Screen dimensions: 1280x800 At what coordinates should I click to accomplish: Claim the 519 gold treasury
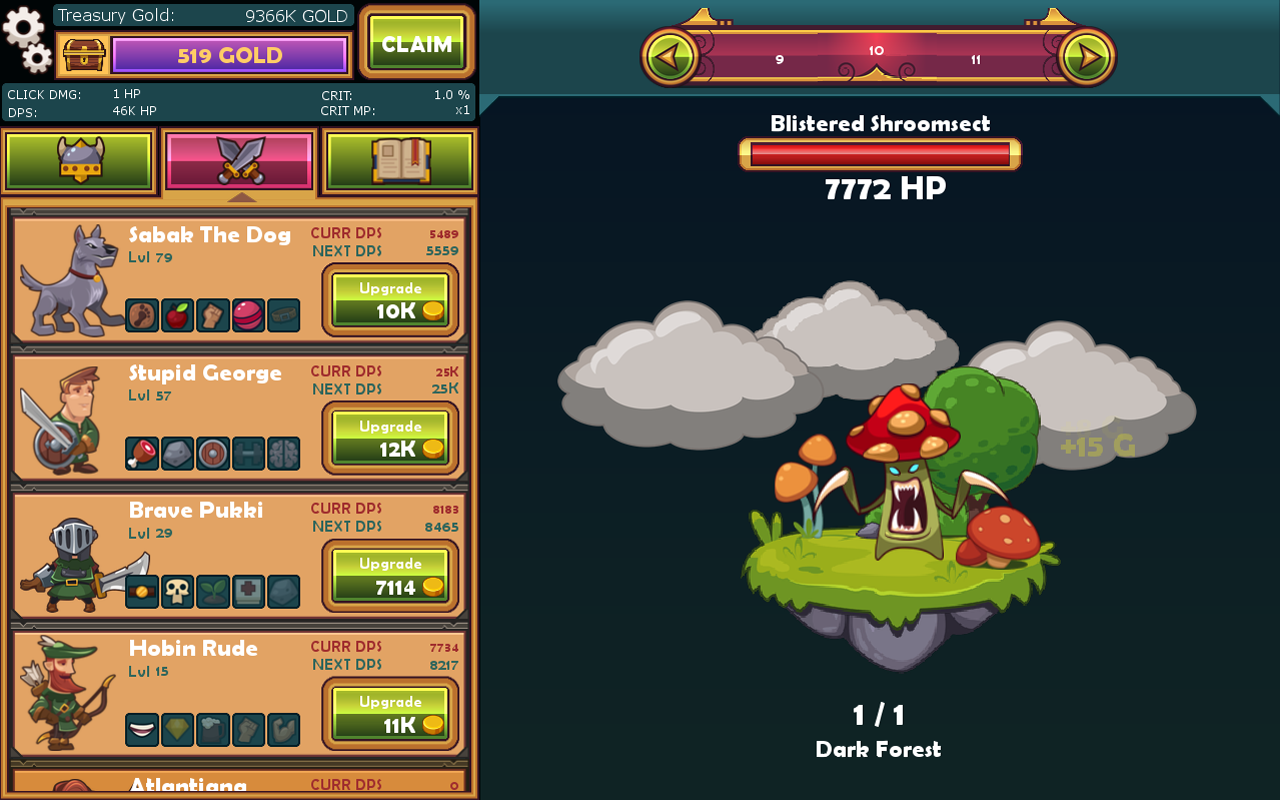pos(416,43)
